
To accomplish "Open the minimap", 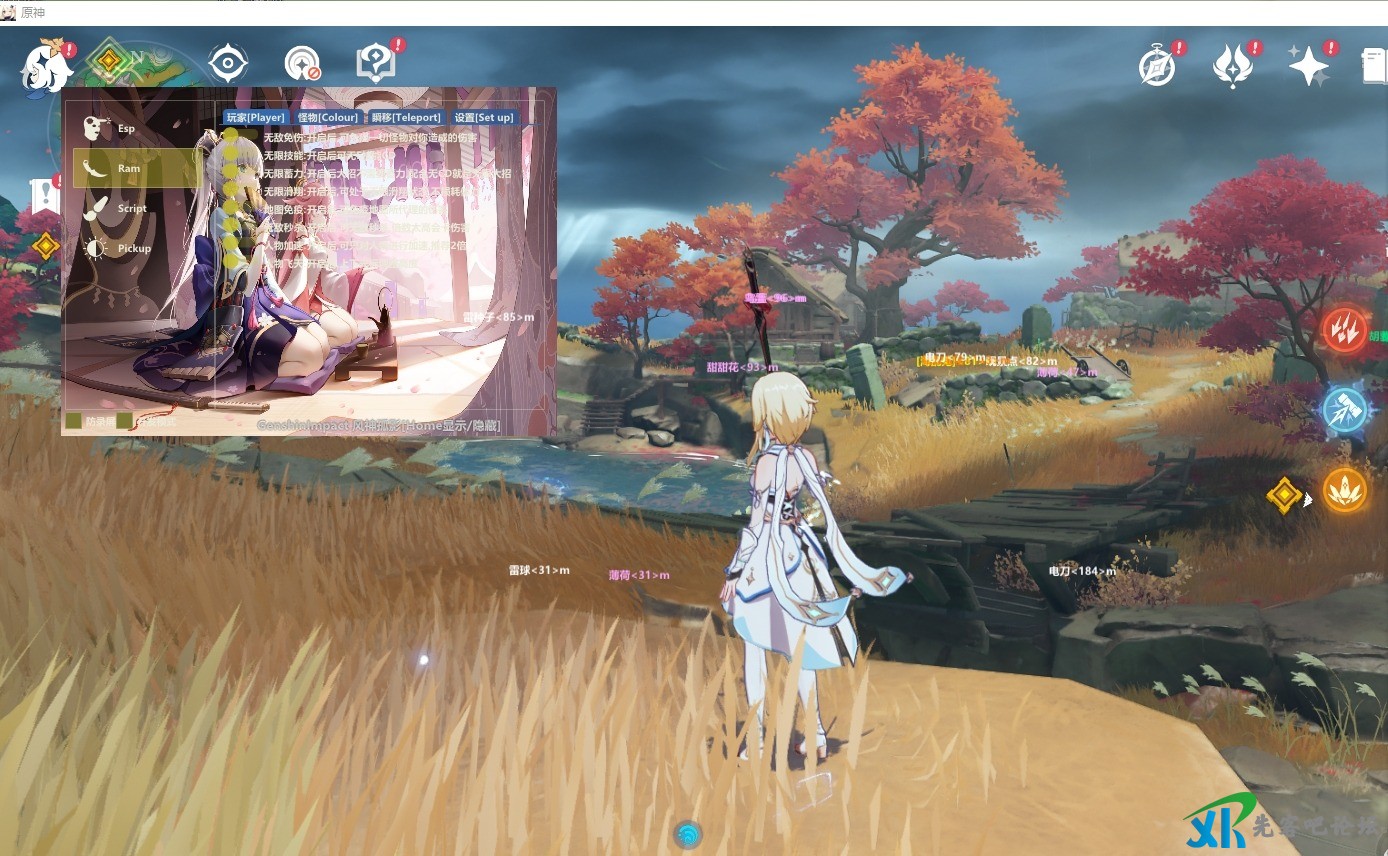I will [108, 62].
